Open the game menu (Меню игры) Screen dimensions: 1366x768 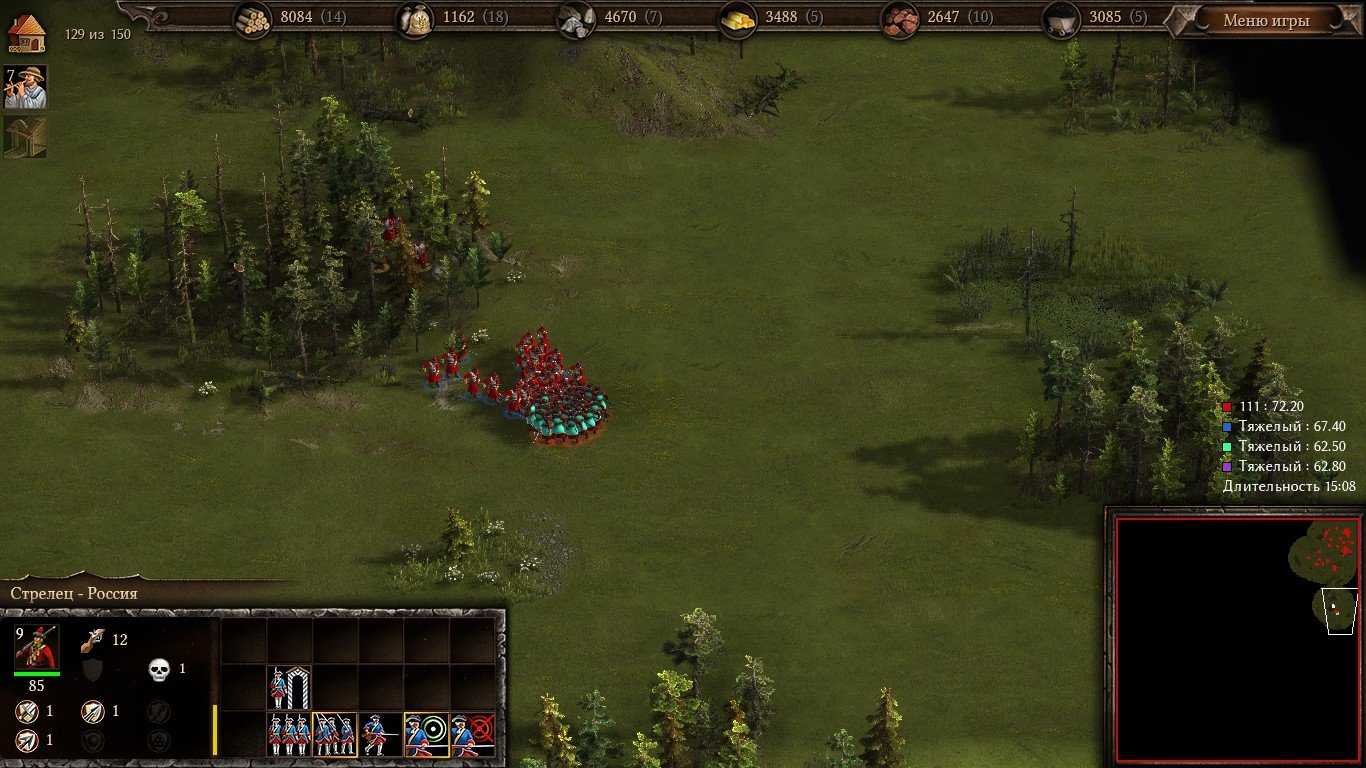[1266, 20]
